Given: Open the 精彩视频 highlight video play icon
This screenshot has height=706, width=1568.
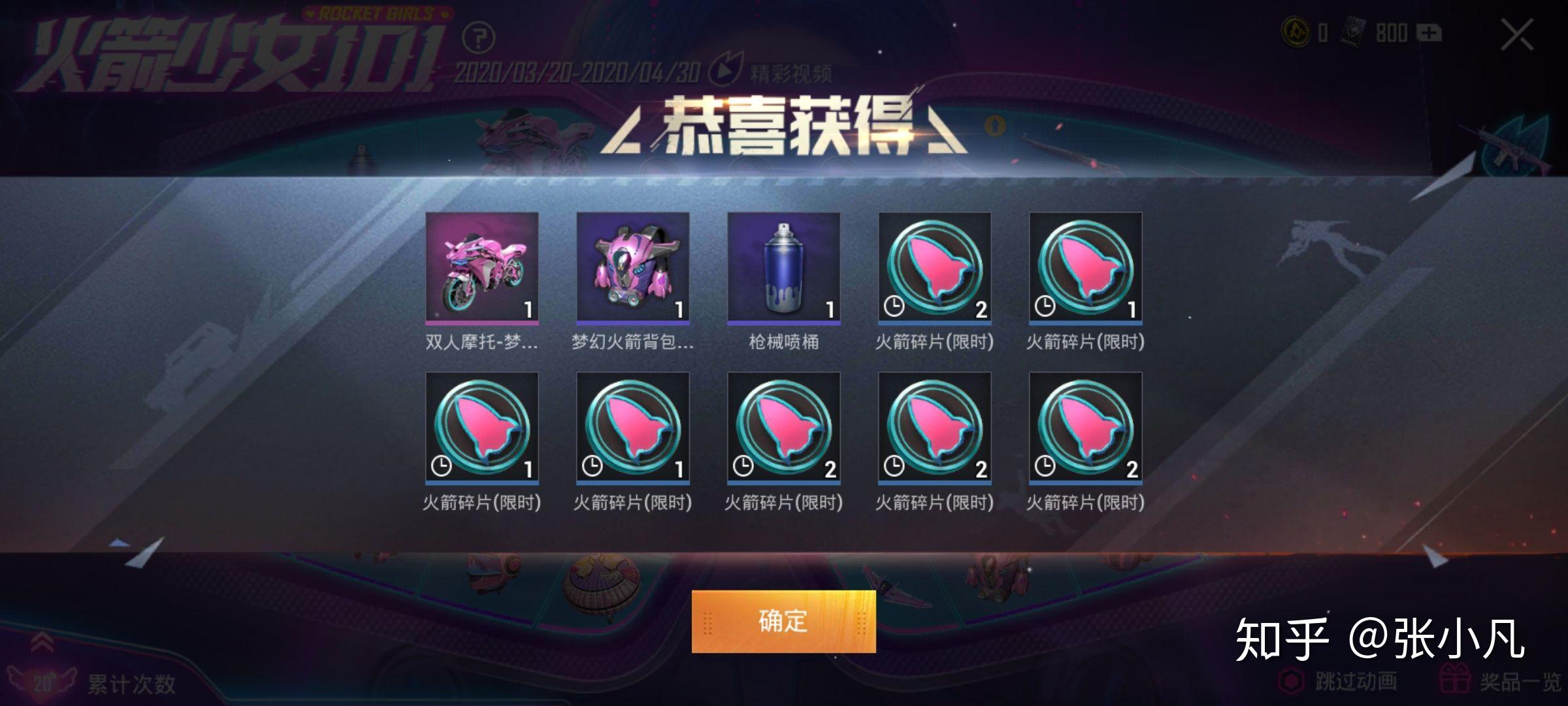Looking at the screenshot, I should (x=731, y=72).
